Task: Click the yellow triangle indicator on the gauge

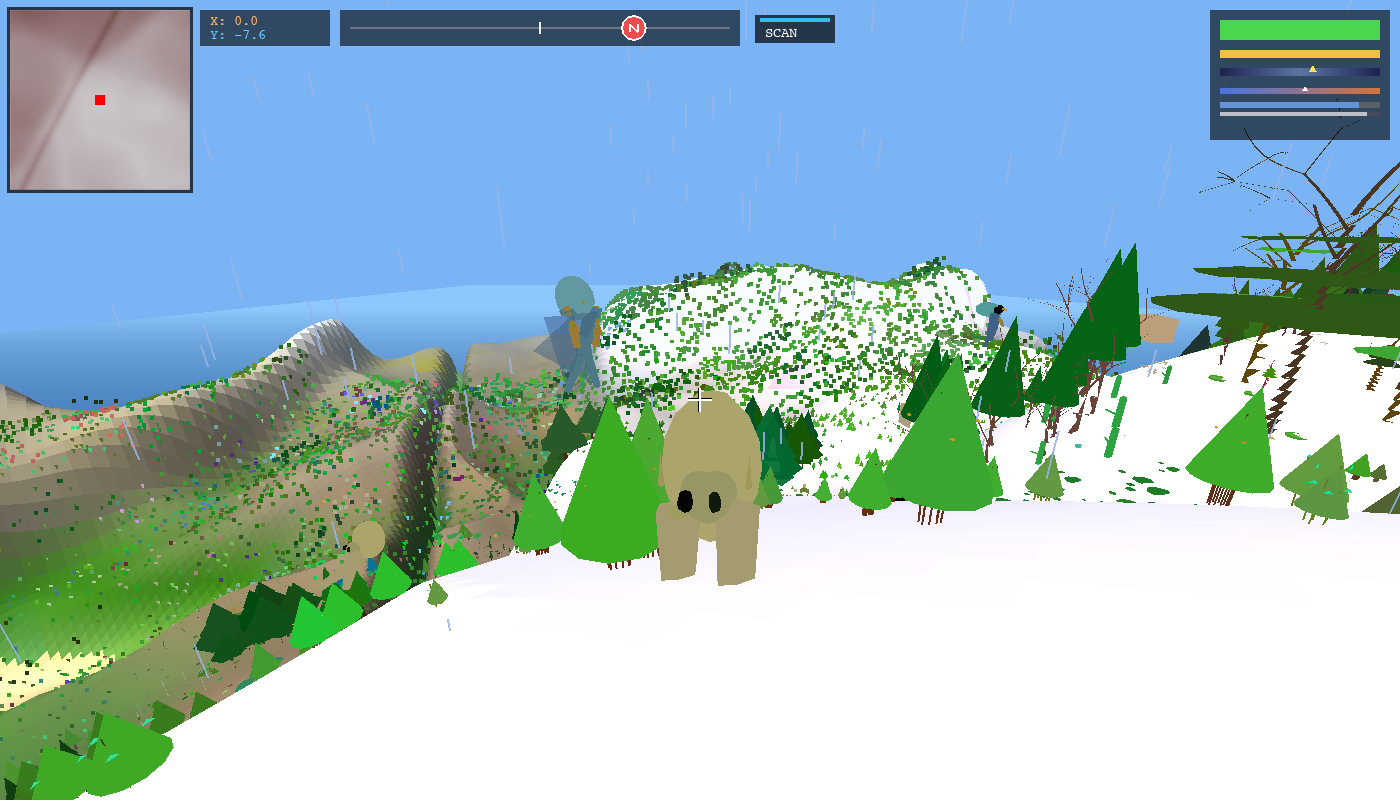Action: [1314, 69]
